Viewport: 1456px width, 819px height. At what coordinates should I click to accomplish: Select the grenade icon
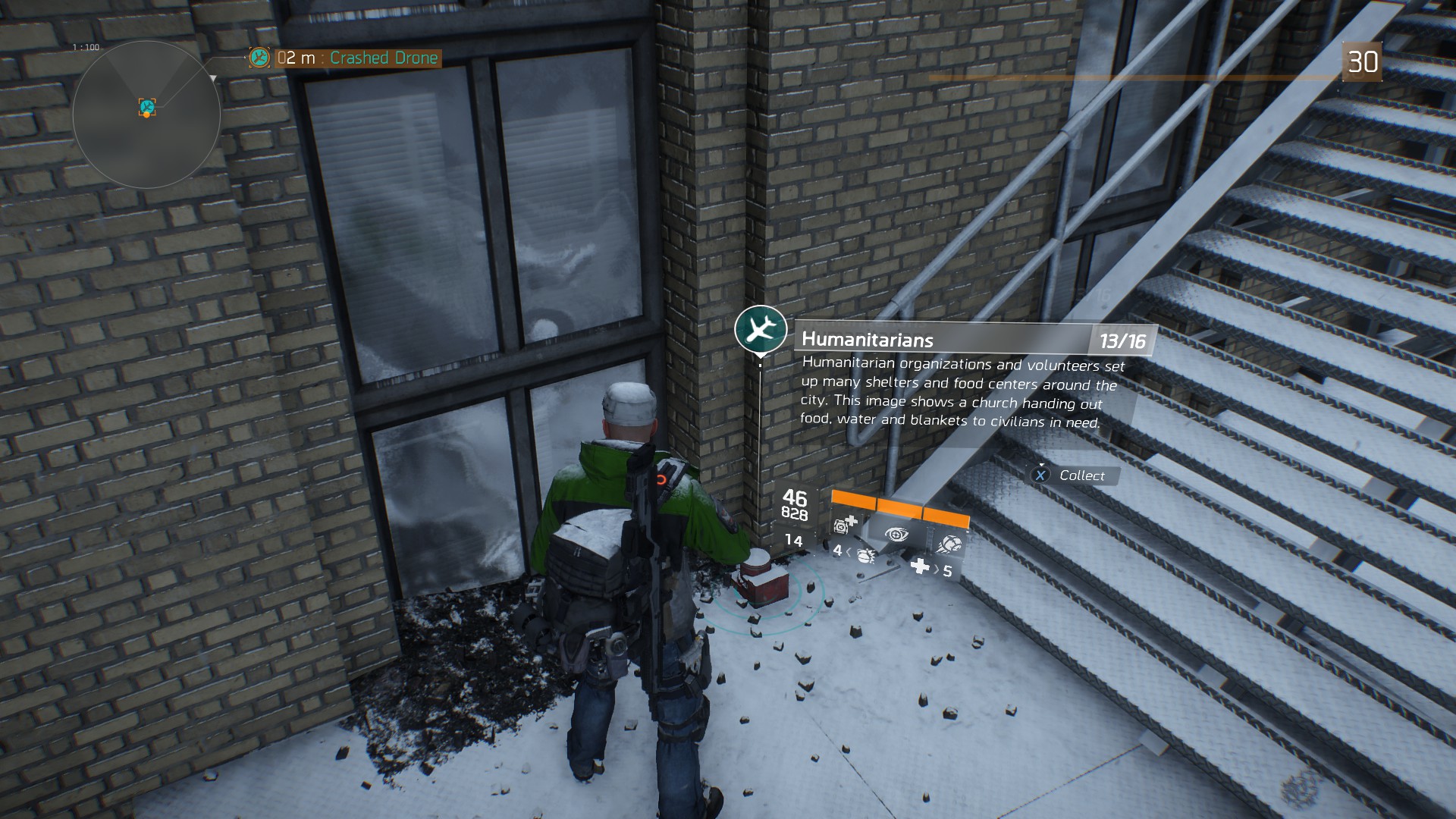coord(865,556)
